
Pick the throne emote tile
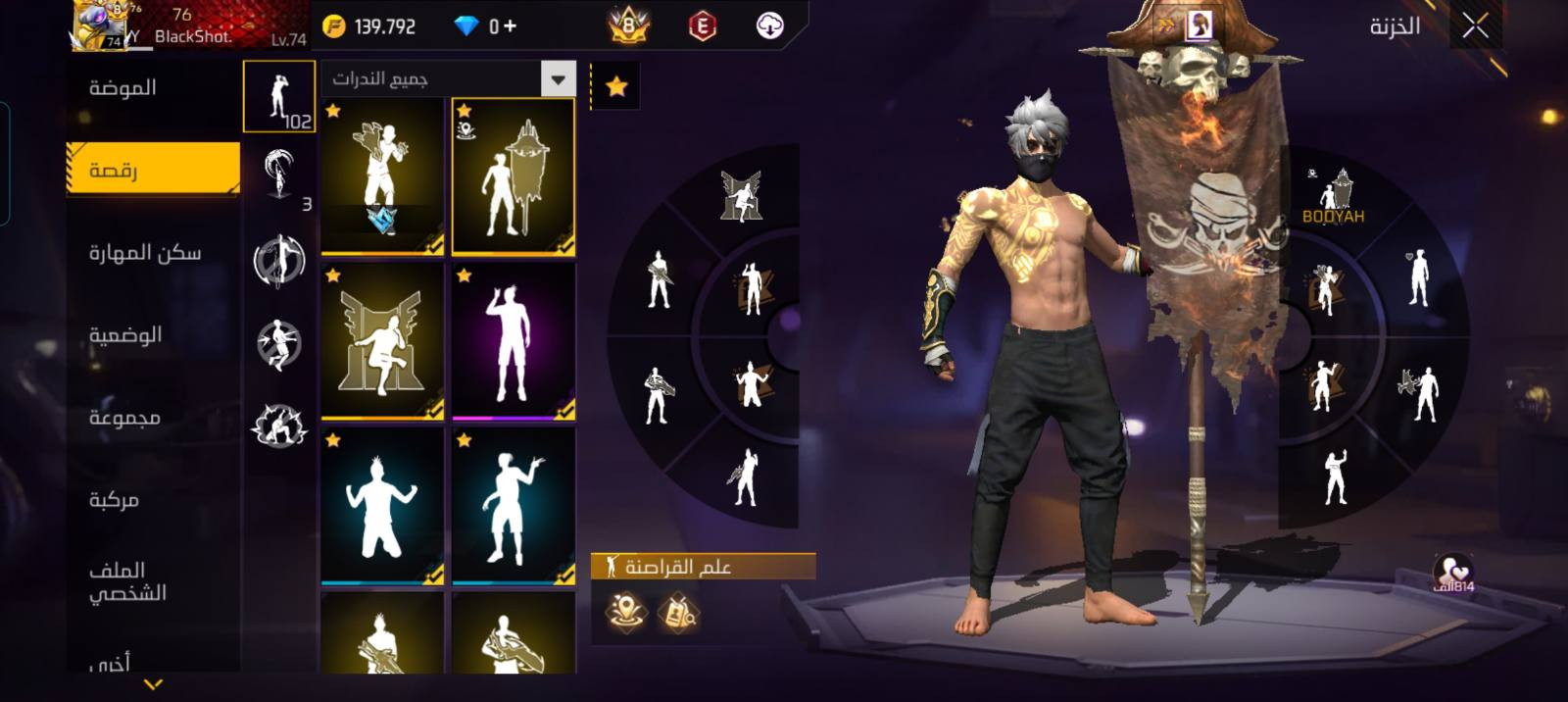(382, 342)
